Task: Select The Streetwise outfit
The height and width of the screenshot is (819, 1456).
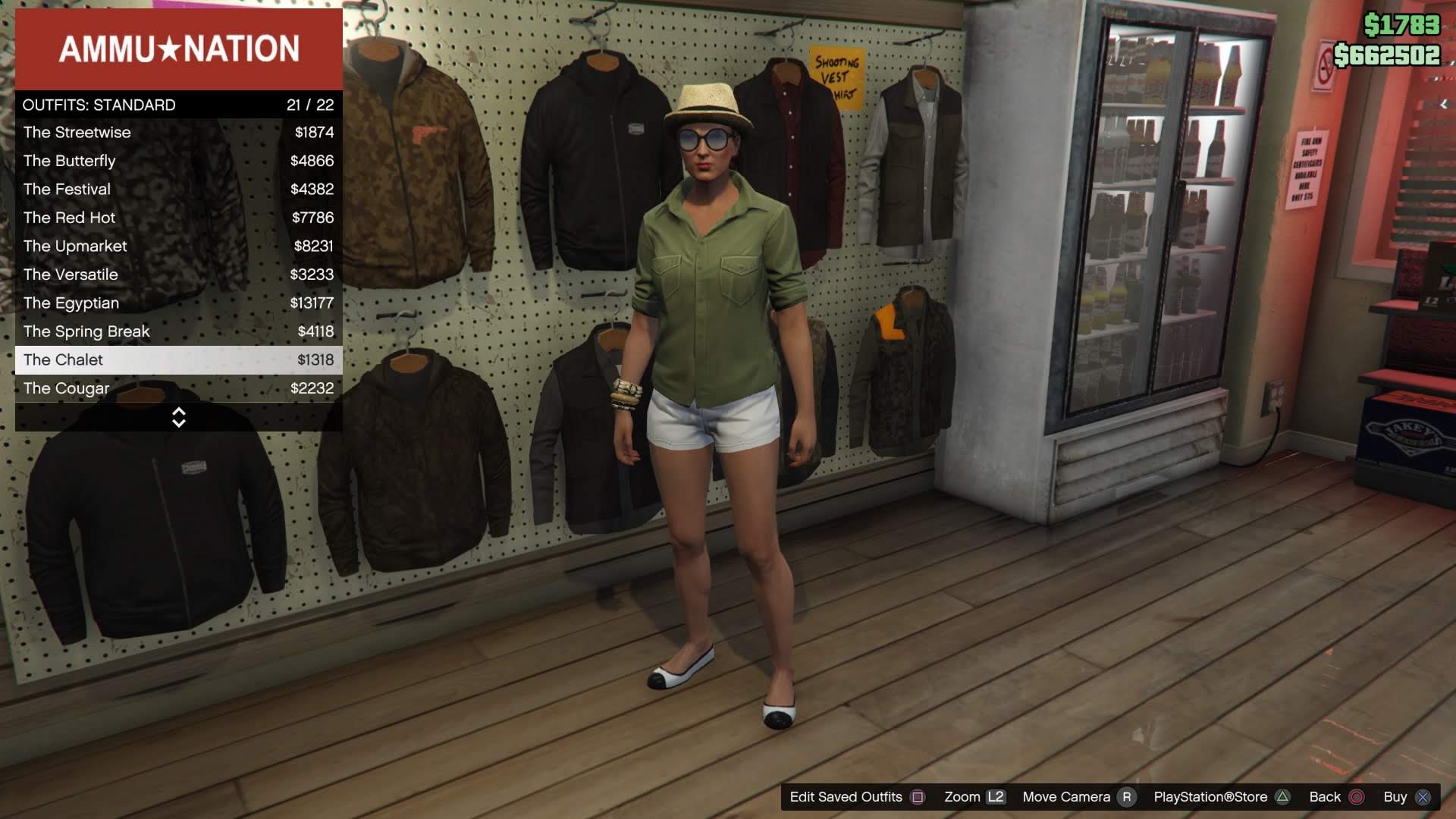Action: [77, 132]
